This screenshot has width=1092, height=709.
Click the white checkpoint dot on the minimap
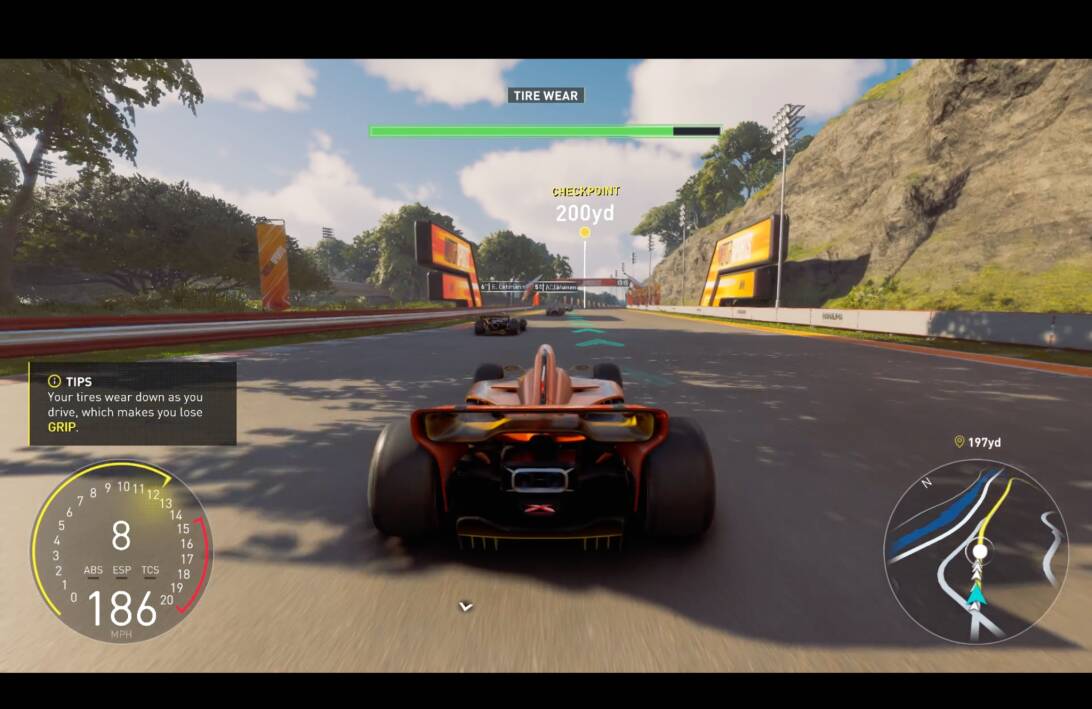tap(980, 551)
